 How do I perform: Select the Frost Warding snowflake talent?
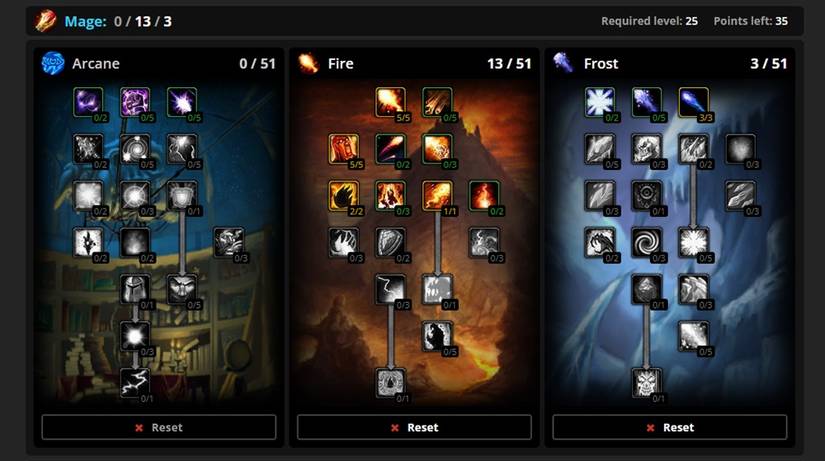tap(601, 102)
